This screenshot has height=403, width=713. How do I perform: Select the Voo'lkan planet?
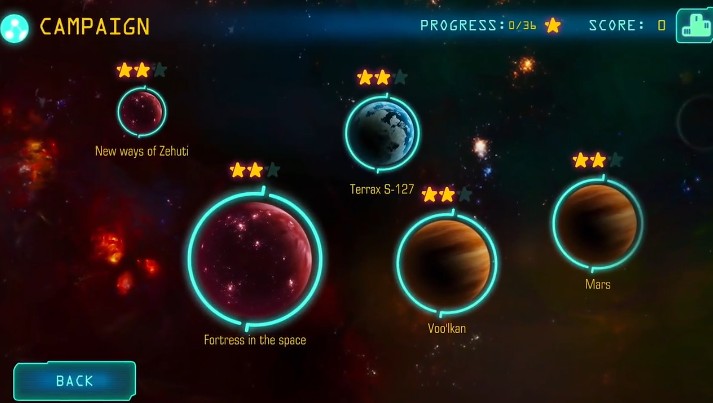point(446,264)
